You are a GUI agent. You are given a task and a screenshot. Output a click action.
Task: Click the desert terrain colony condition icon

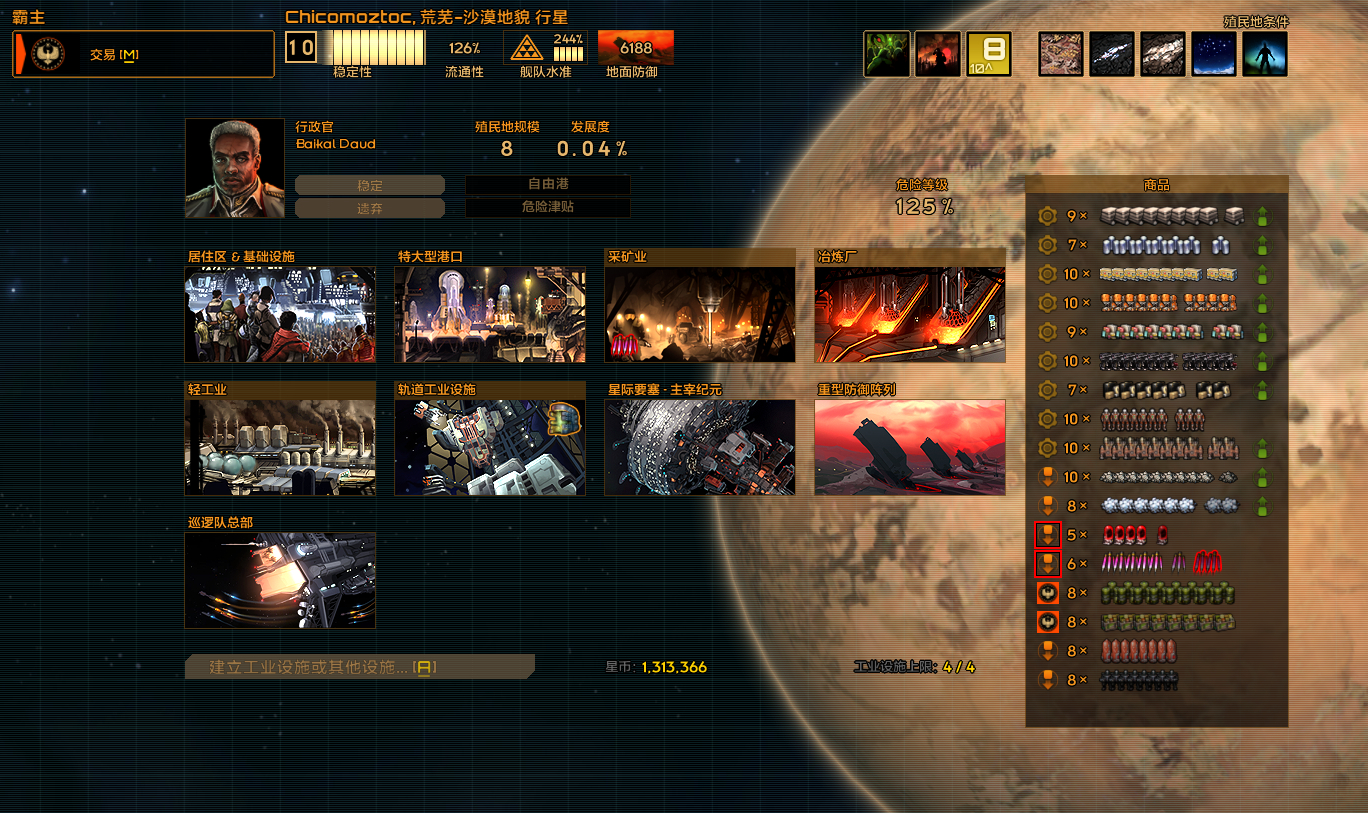[x=1061, y=54]
